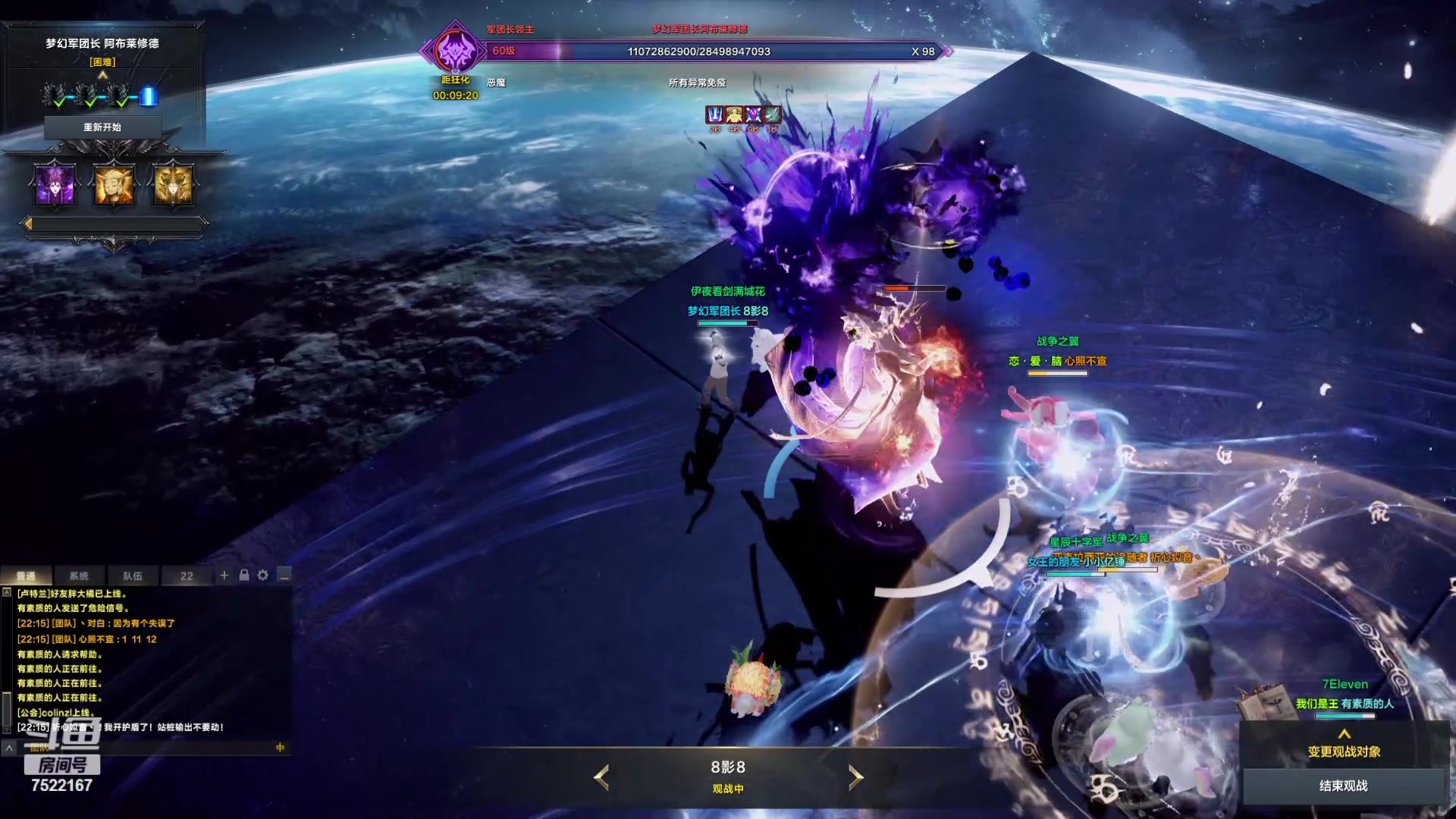End spectating with the 结束观战 button
This screenshot has height=819, width=1456.
click(x=1343, y=786)
